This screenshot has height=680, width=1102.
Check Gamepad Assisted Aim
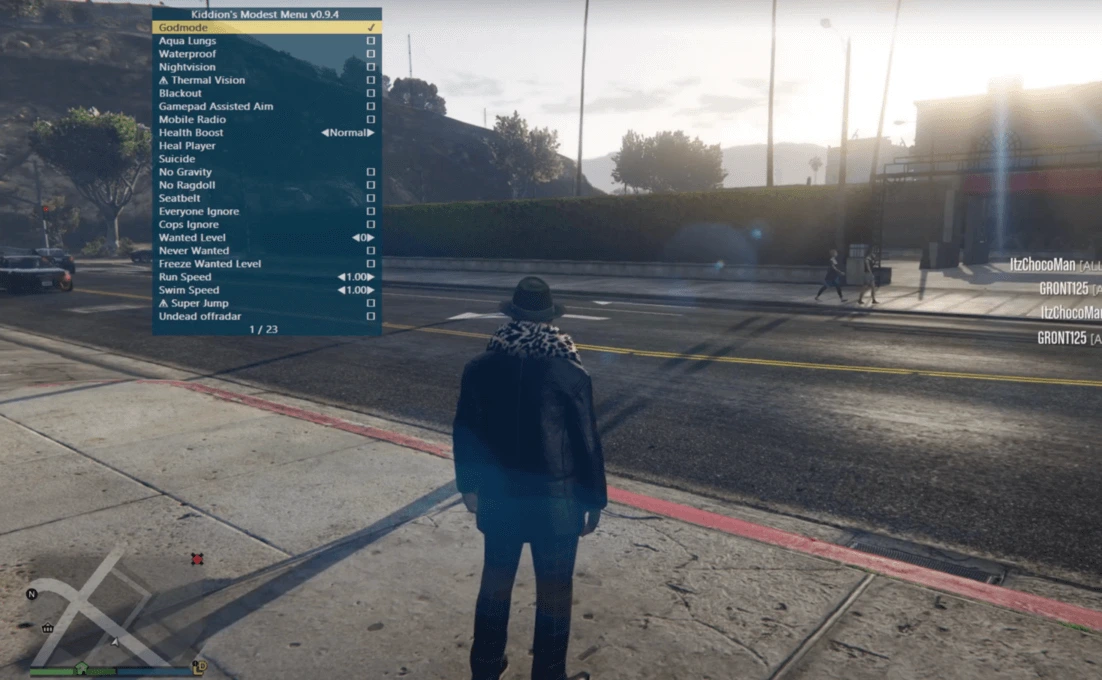click(370, 106)
